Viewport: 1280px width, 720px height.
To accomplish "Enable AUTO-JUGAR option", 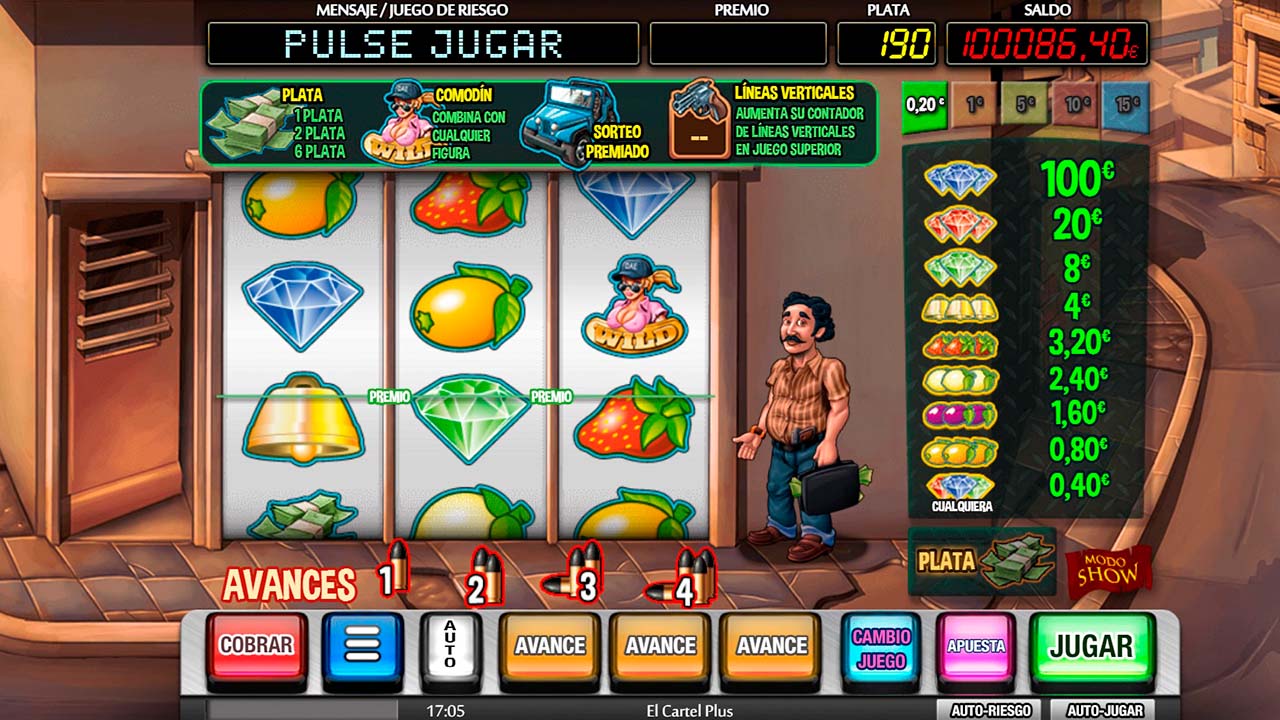I will [x=1104, y=710].
